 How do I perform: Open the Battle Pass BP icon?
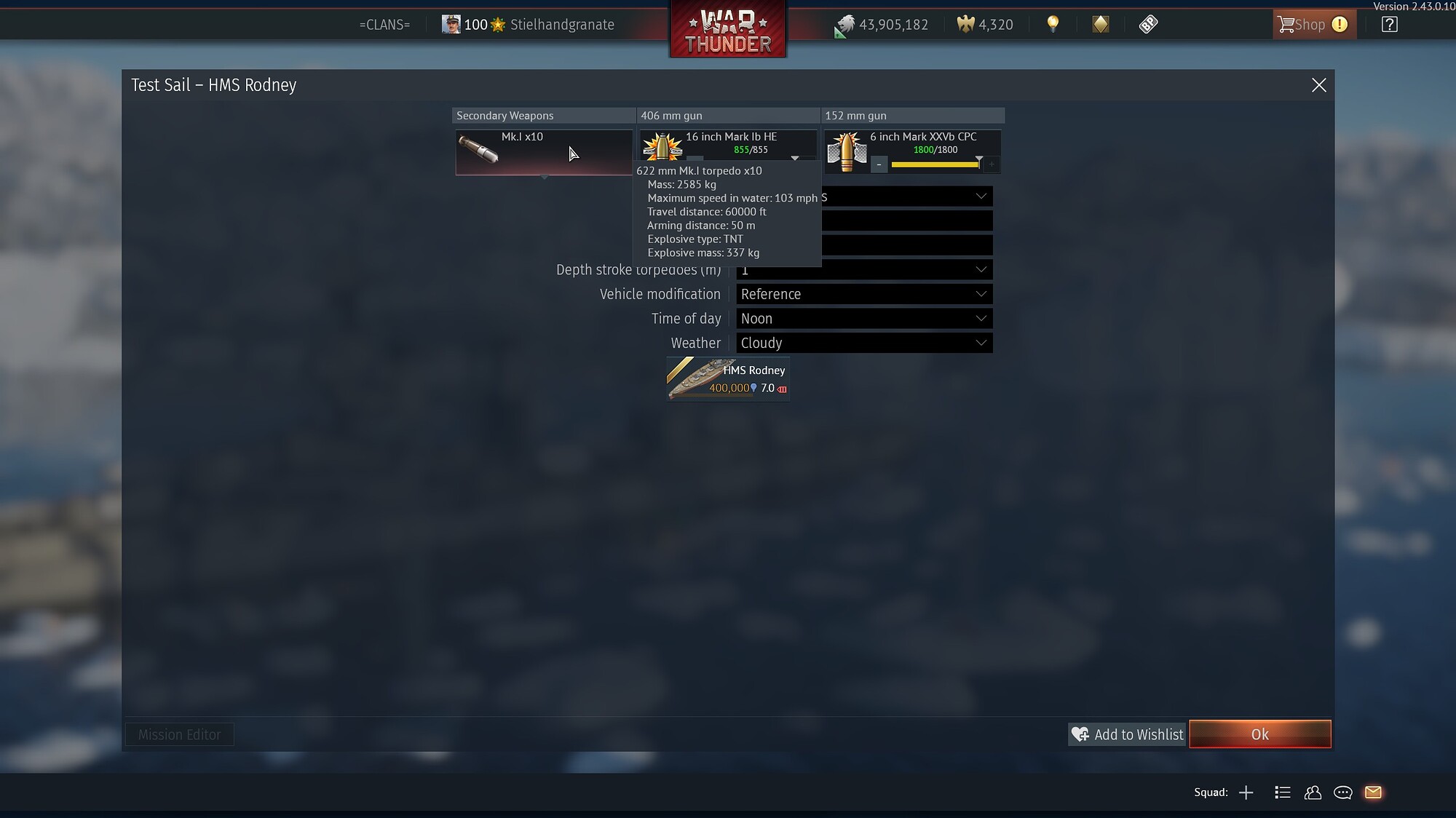(x=1147, y=23)
